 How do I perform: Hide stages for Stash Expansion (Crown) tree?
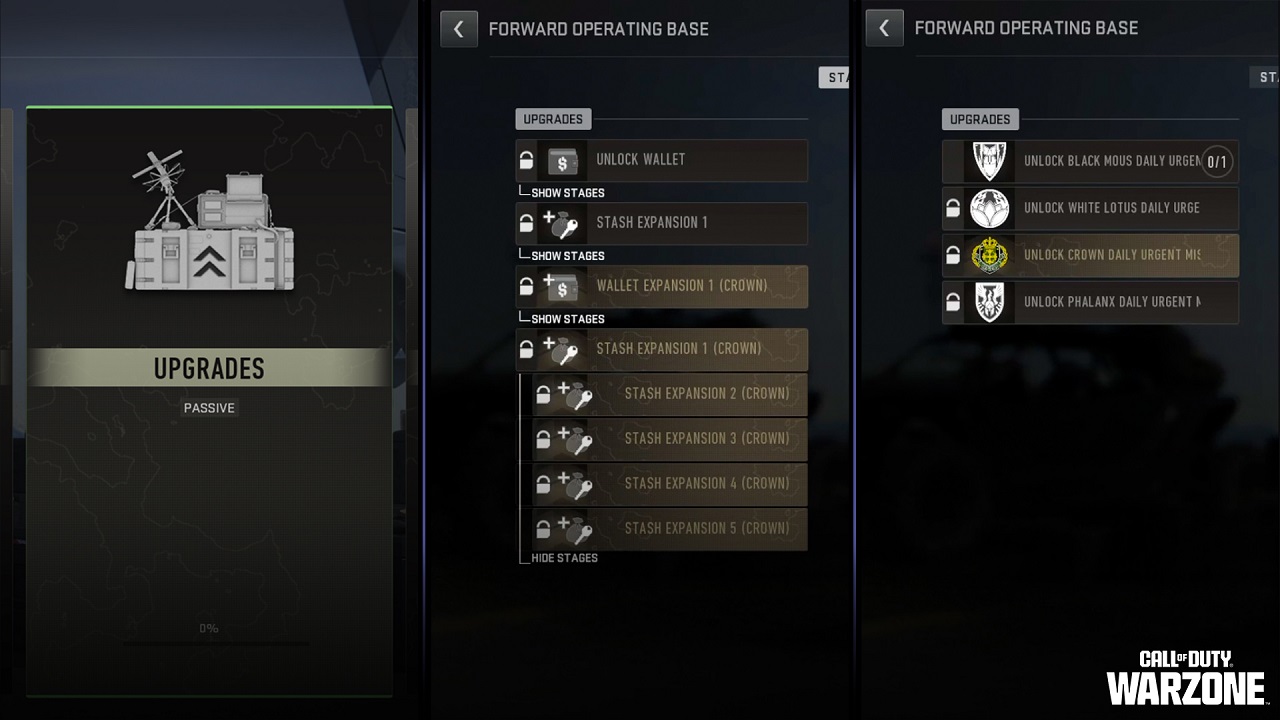(564, 557)
